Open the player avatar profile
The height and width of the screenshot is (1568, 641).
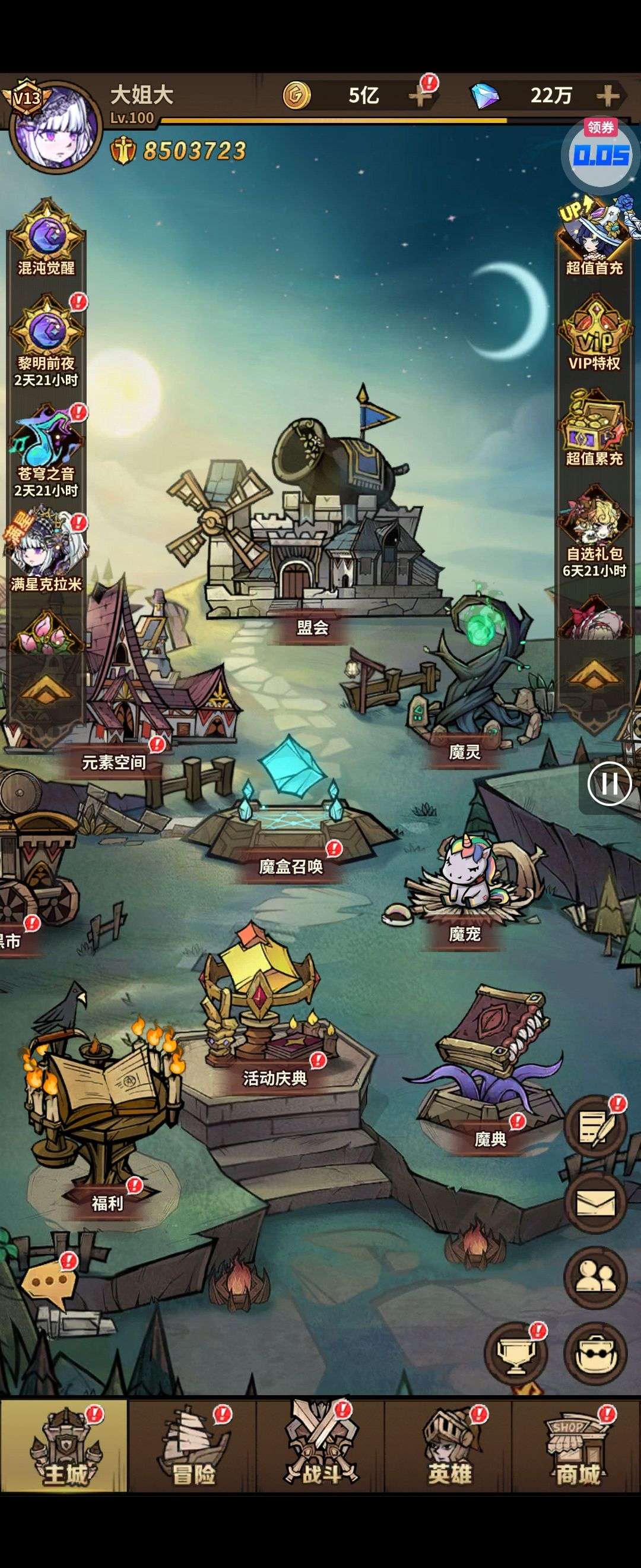56,127
